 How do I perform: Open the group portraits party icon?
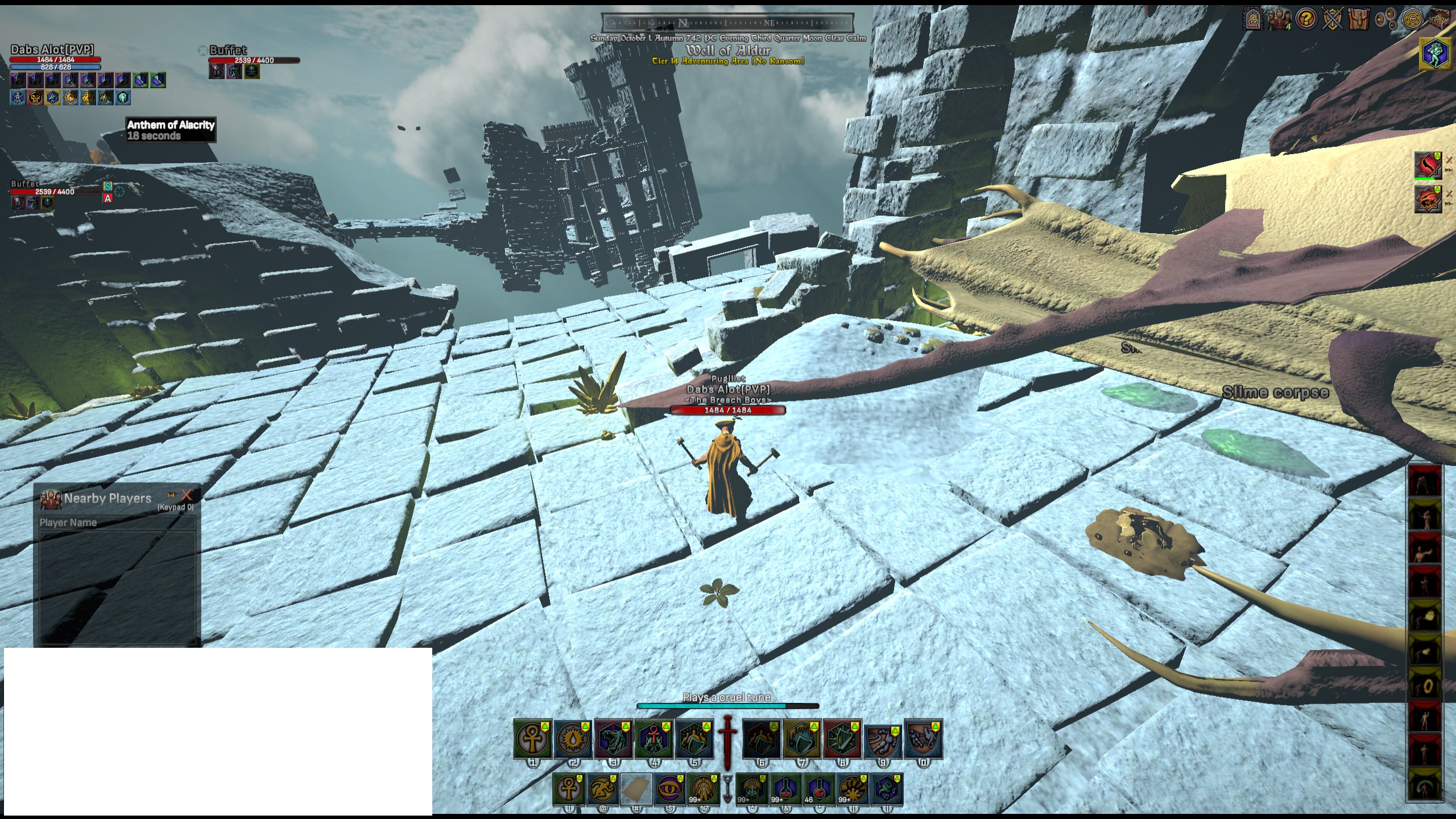click(1279, 20)
